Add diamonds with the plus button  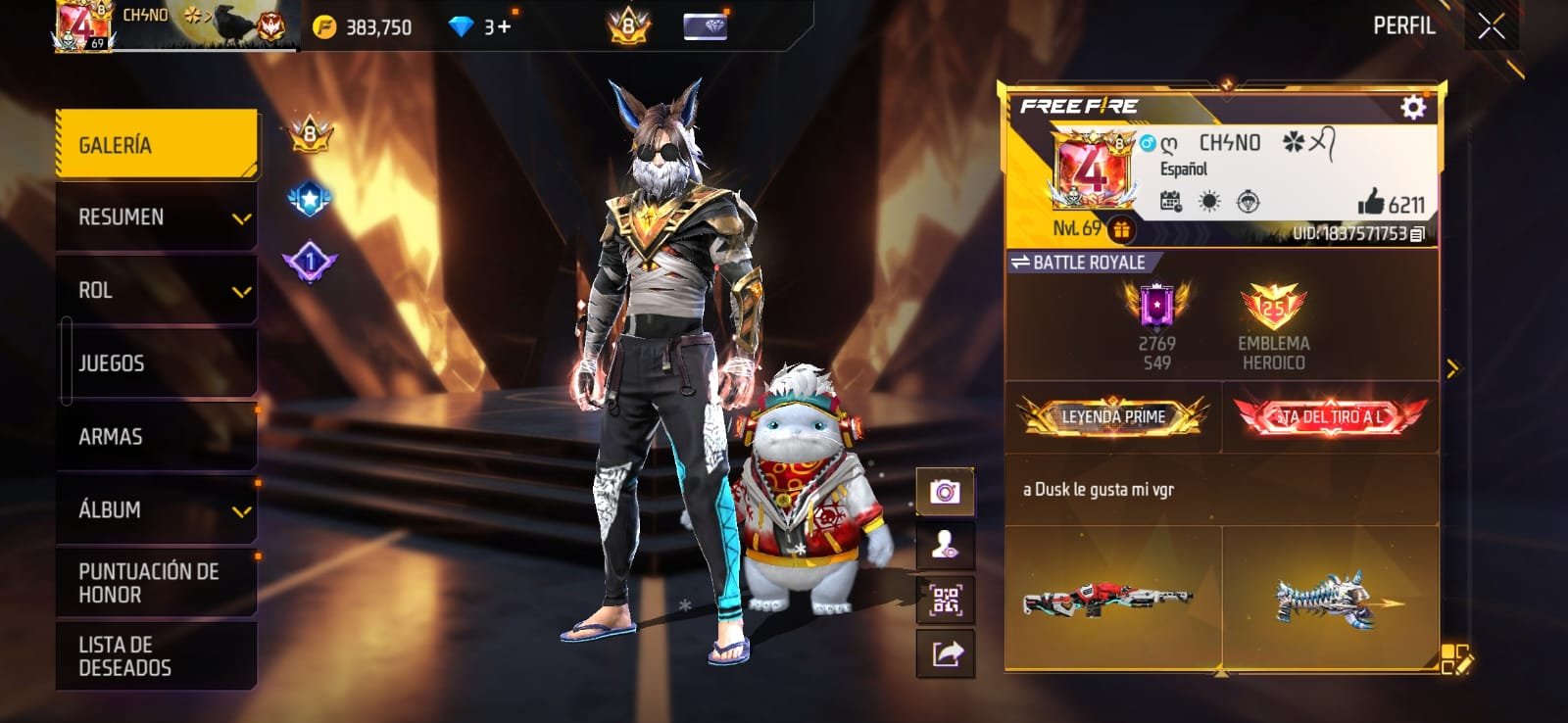(505, 26)
